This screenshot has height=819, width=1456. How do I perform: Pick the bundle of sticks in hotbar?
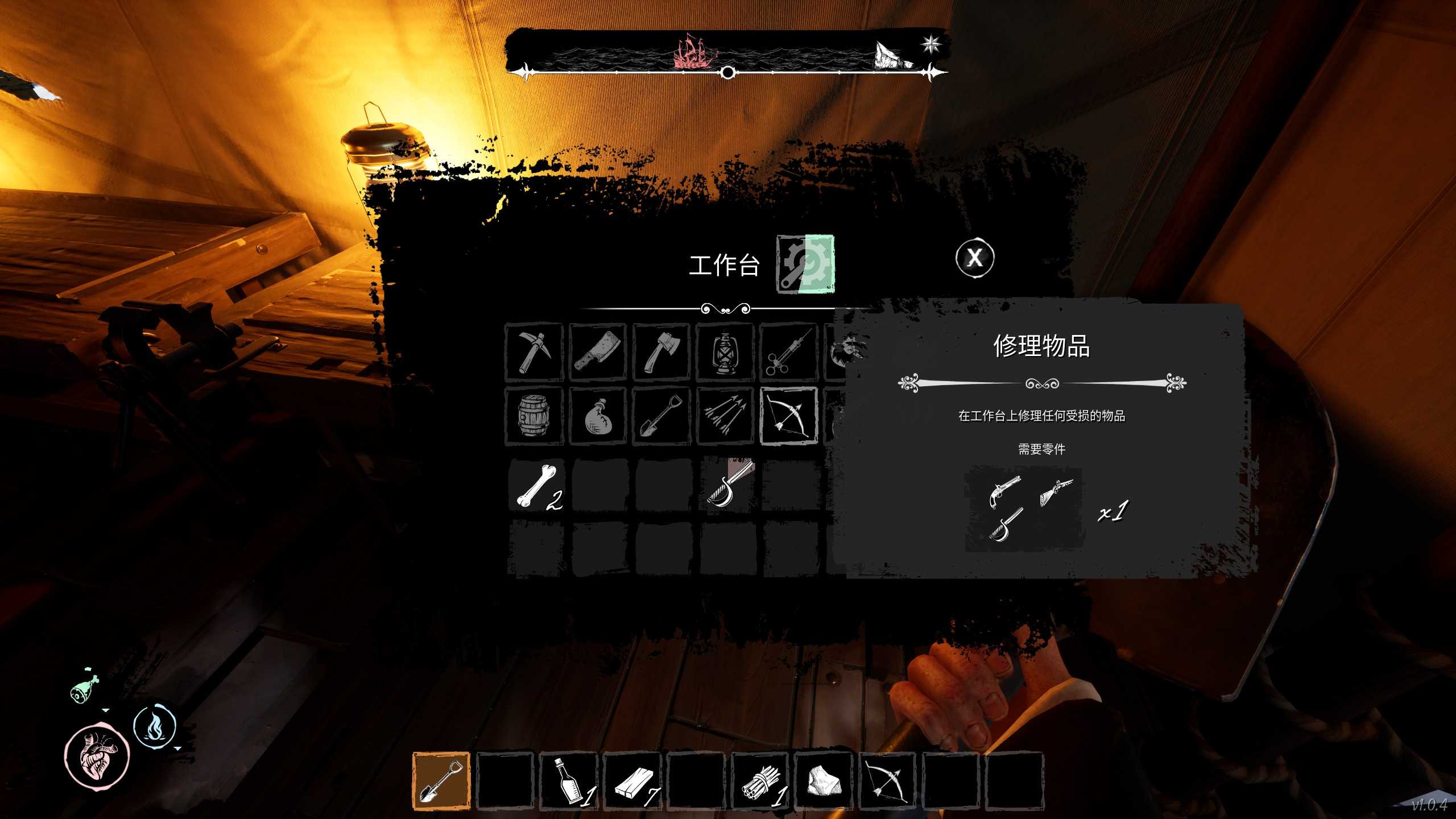click(x=760, y=780)
